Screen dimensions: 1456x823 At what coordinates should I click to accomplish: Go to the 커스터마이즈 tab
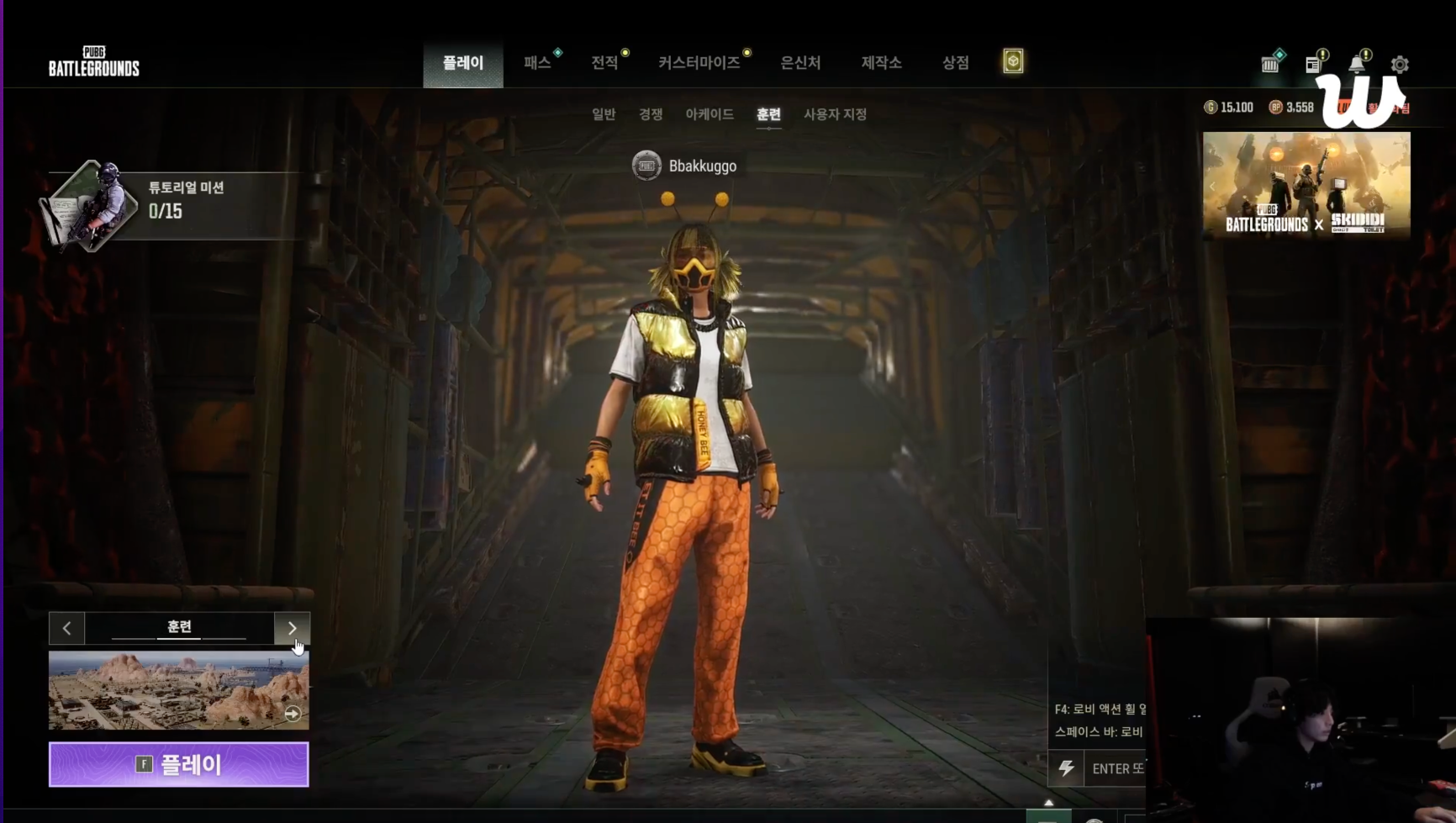pyautogui.click(x=699, y=63)
